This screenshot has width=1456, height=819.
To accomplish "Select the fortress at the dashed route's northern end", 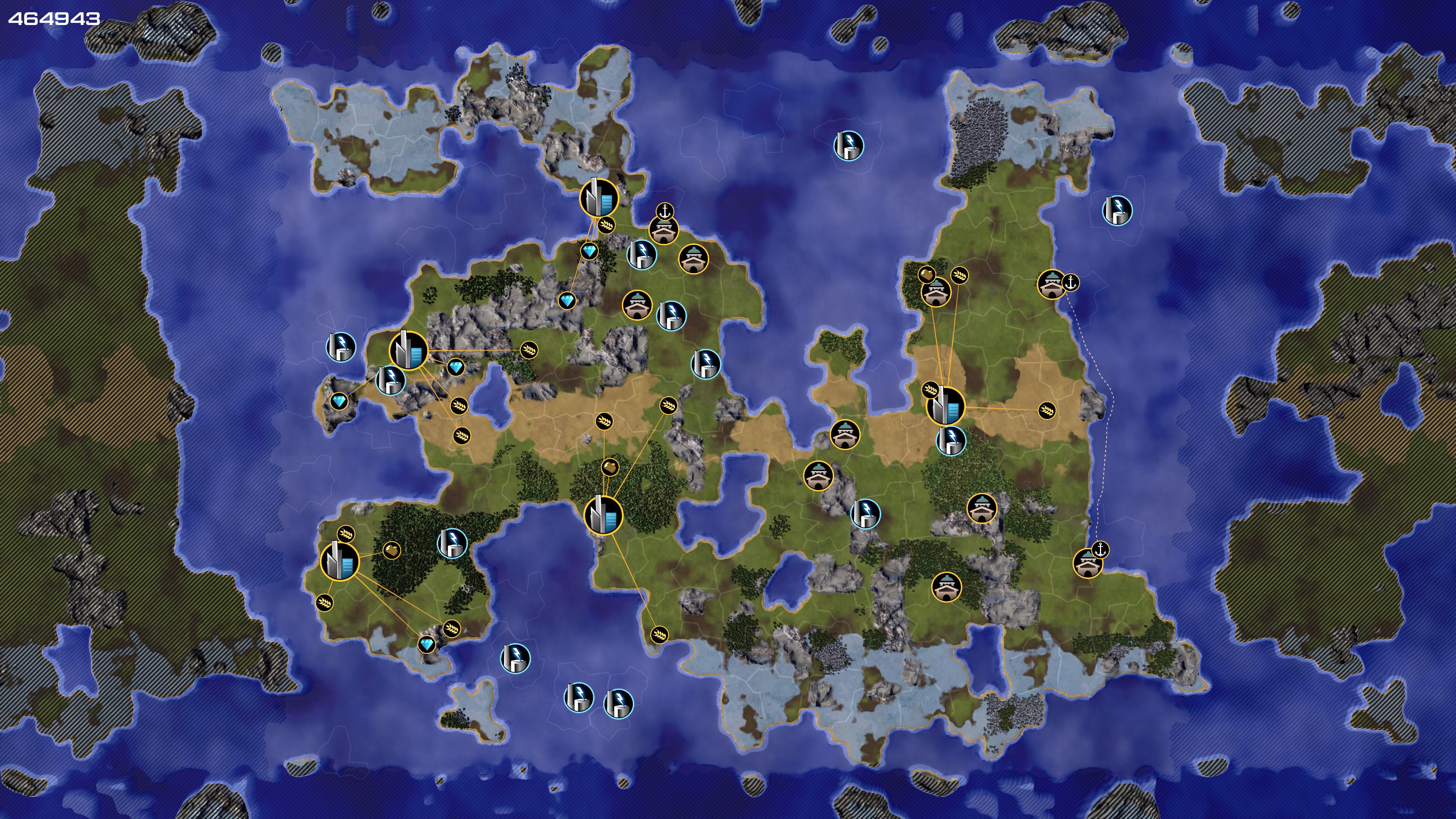I will 1051,284.
